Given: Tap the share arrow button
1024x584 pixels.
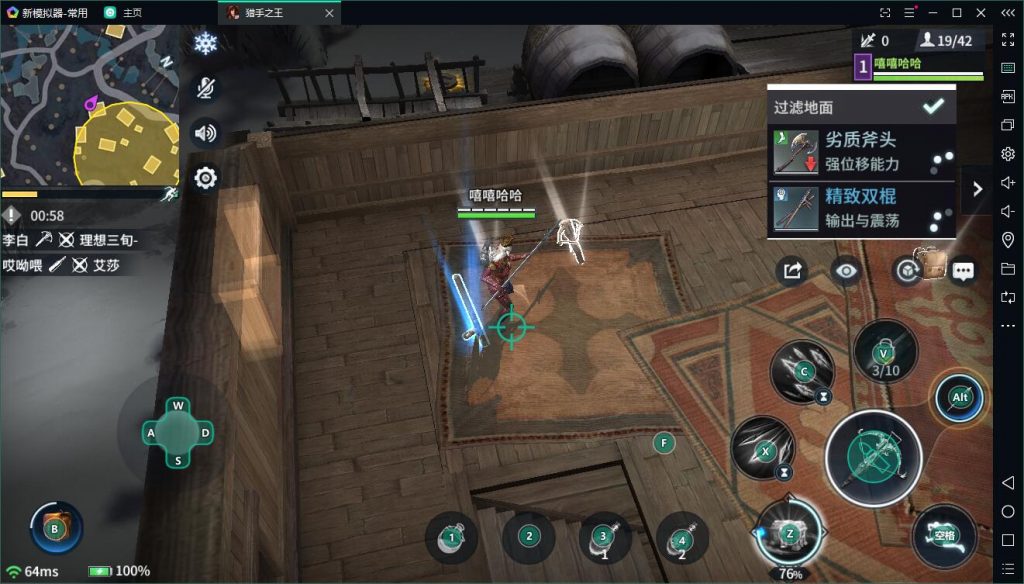Looking at the screenshot, I should (792, 271).
